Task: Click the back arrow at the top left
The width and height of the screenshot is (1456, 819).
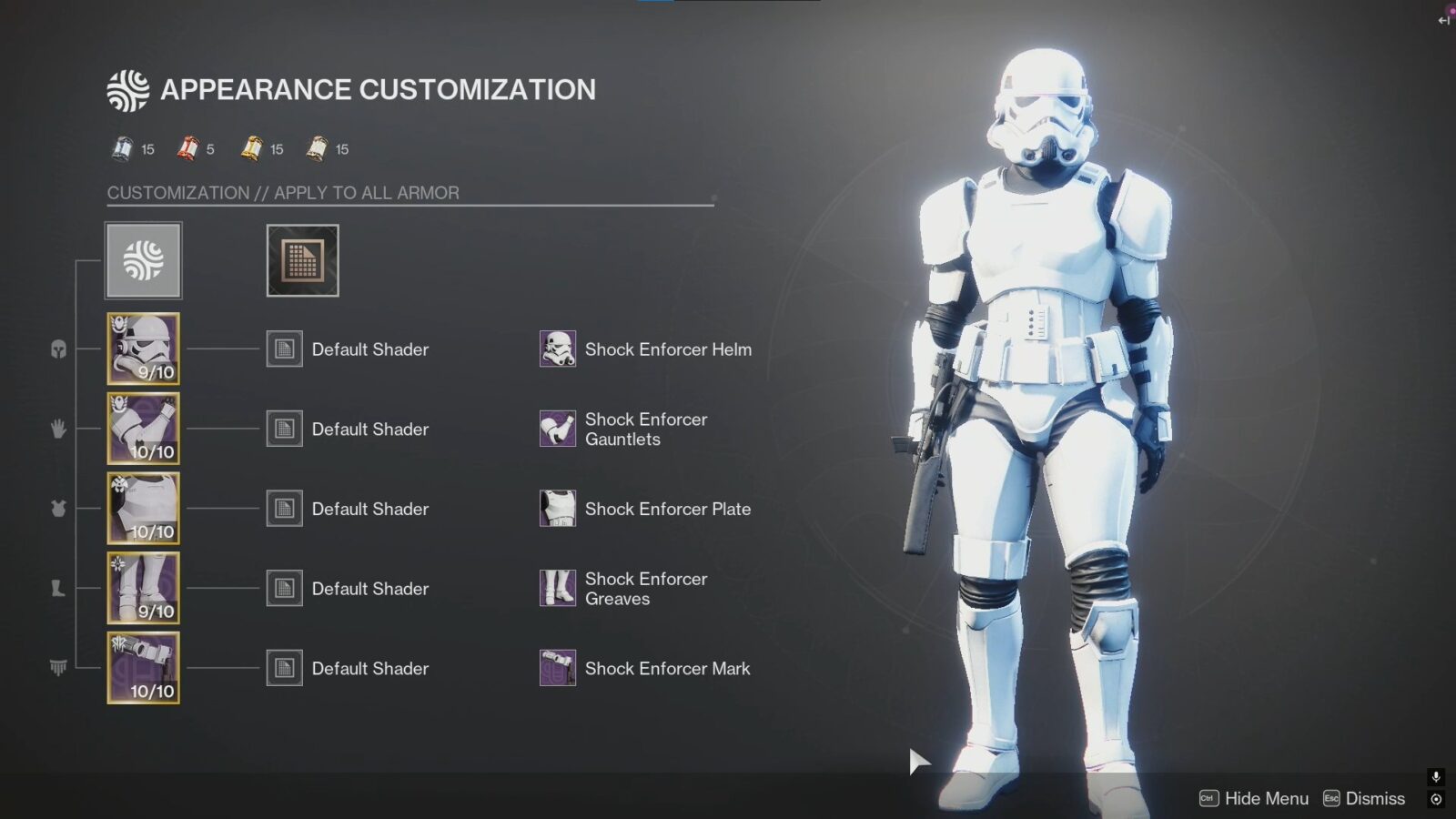Action: click(1443, 20)
